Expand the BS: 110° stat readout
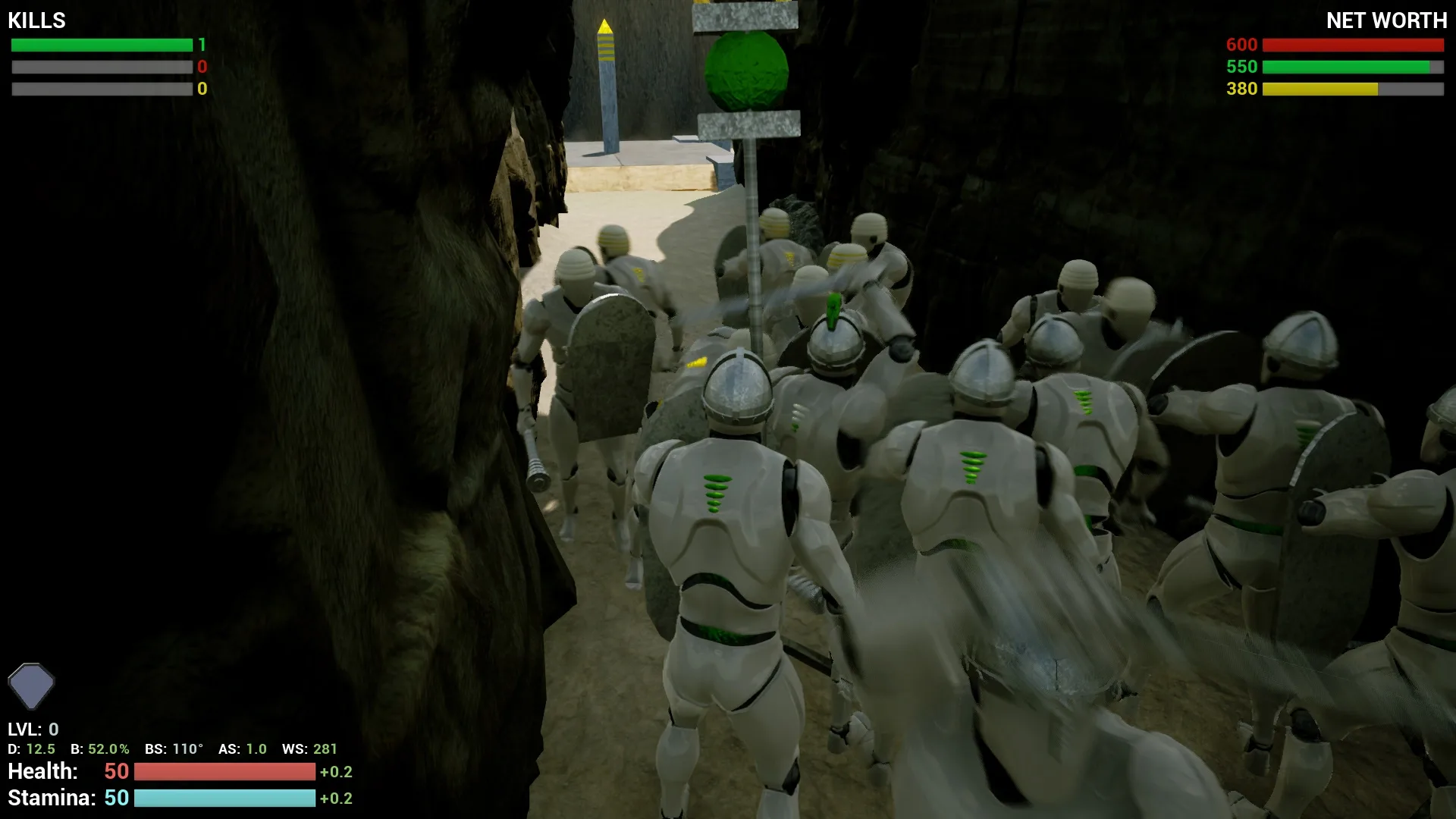Viewport: 1456px width, 819px height. 174,748
